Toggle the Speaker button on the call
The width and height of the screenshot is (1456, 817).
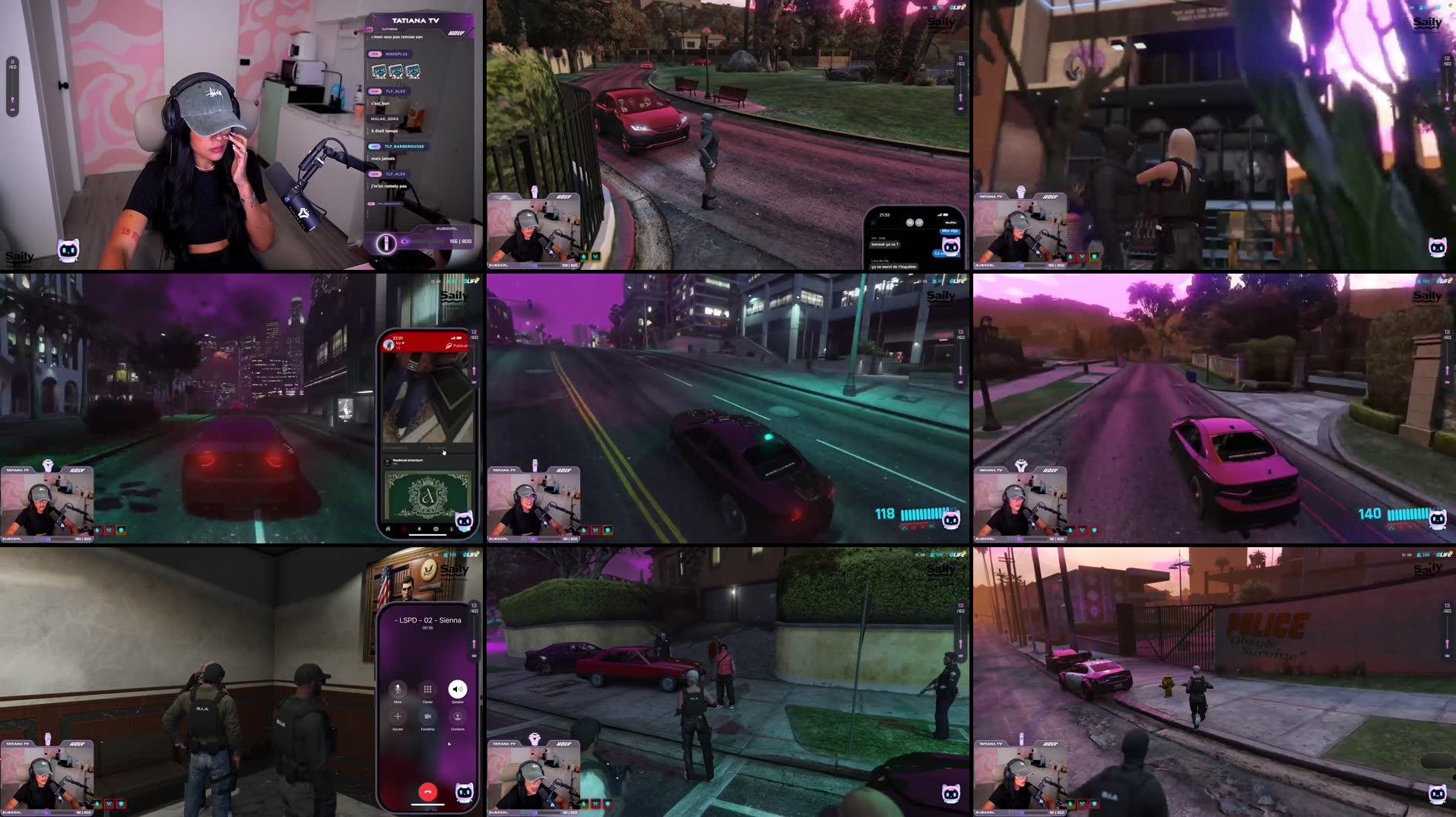click(457, 689)
